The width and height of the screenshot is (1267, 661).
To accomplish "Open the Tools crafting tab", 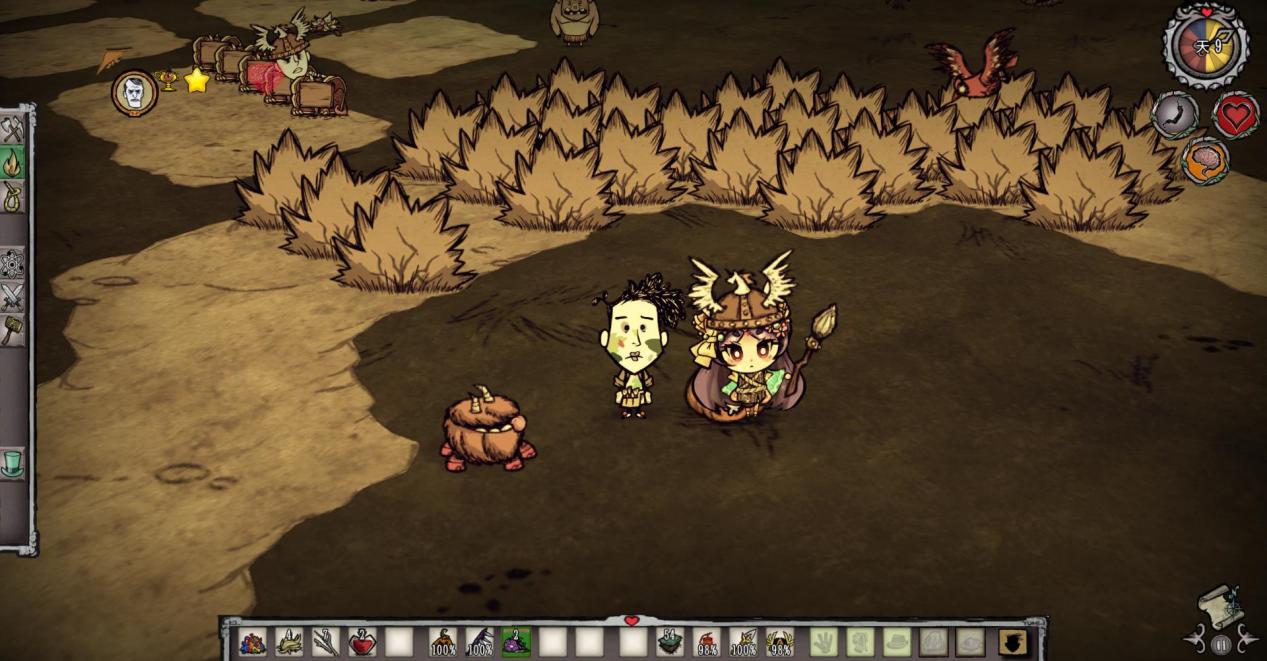I will tap(12, 130).
